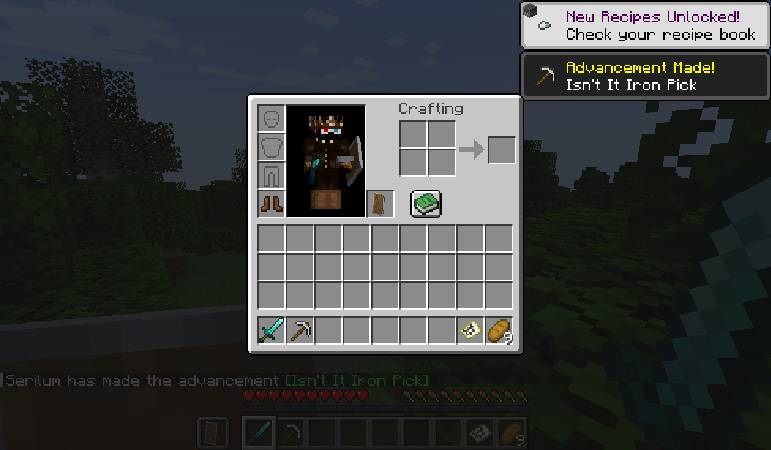Viewport: 771px width, 450px height.
Task: Open the green recipe book
Action: coord(426,203)
